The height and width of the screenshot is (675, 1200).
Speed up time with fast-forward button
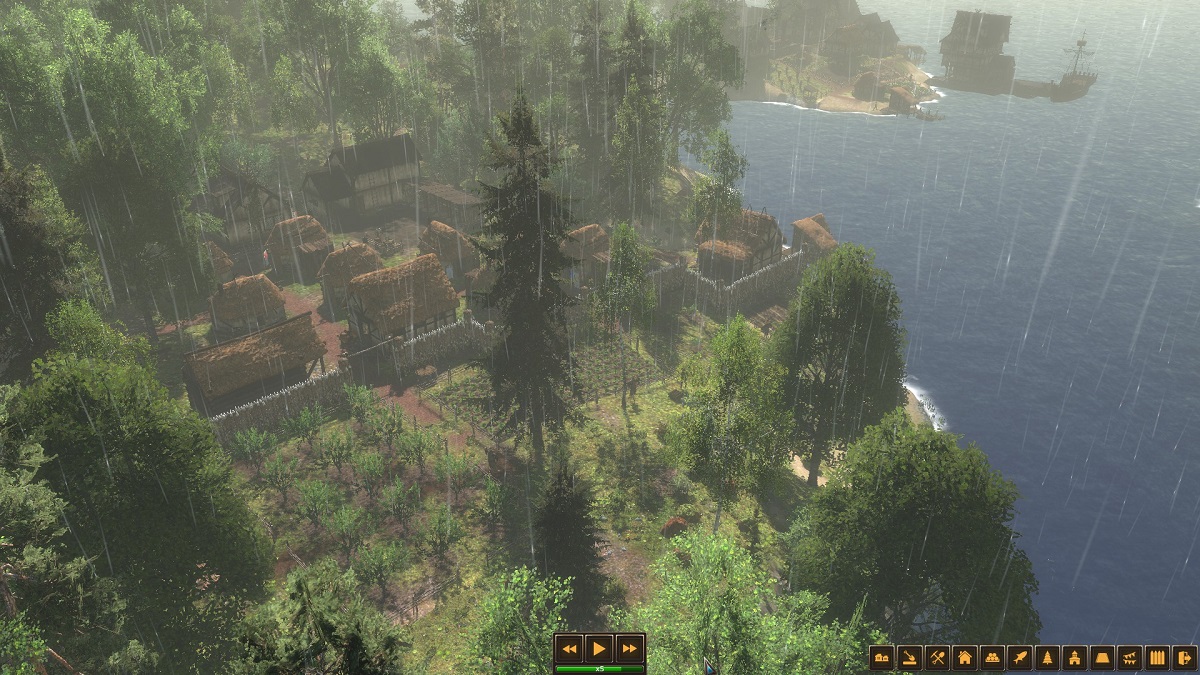pyautogui.click(x=629, y=648)
